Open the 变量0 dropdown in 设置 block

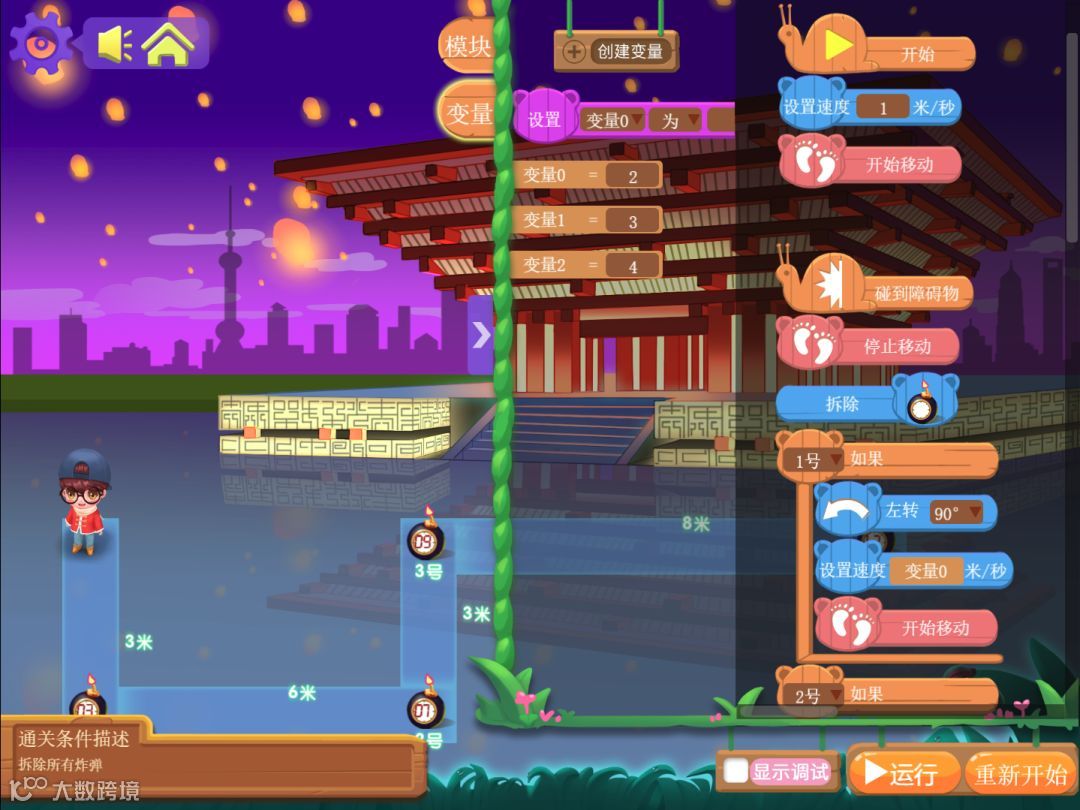point(613,121)
